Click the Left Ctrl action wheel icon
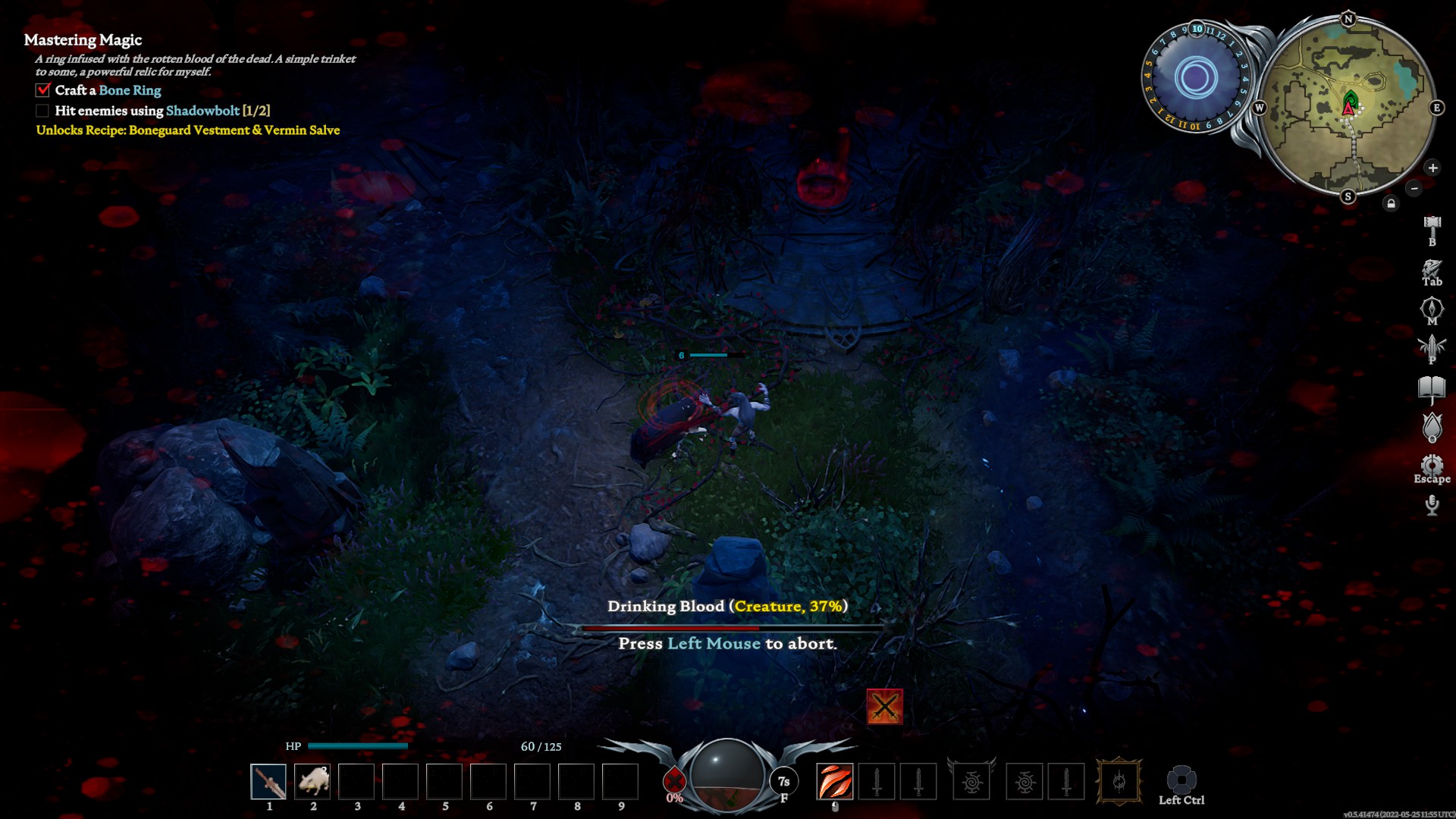The height and width of the screenshot is (819, 1456). (1181, 780)
